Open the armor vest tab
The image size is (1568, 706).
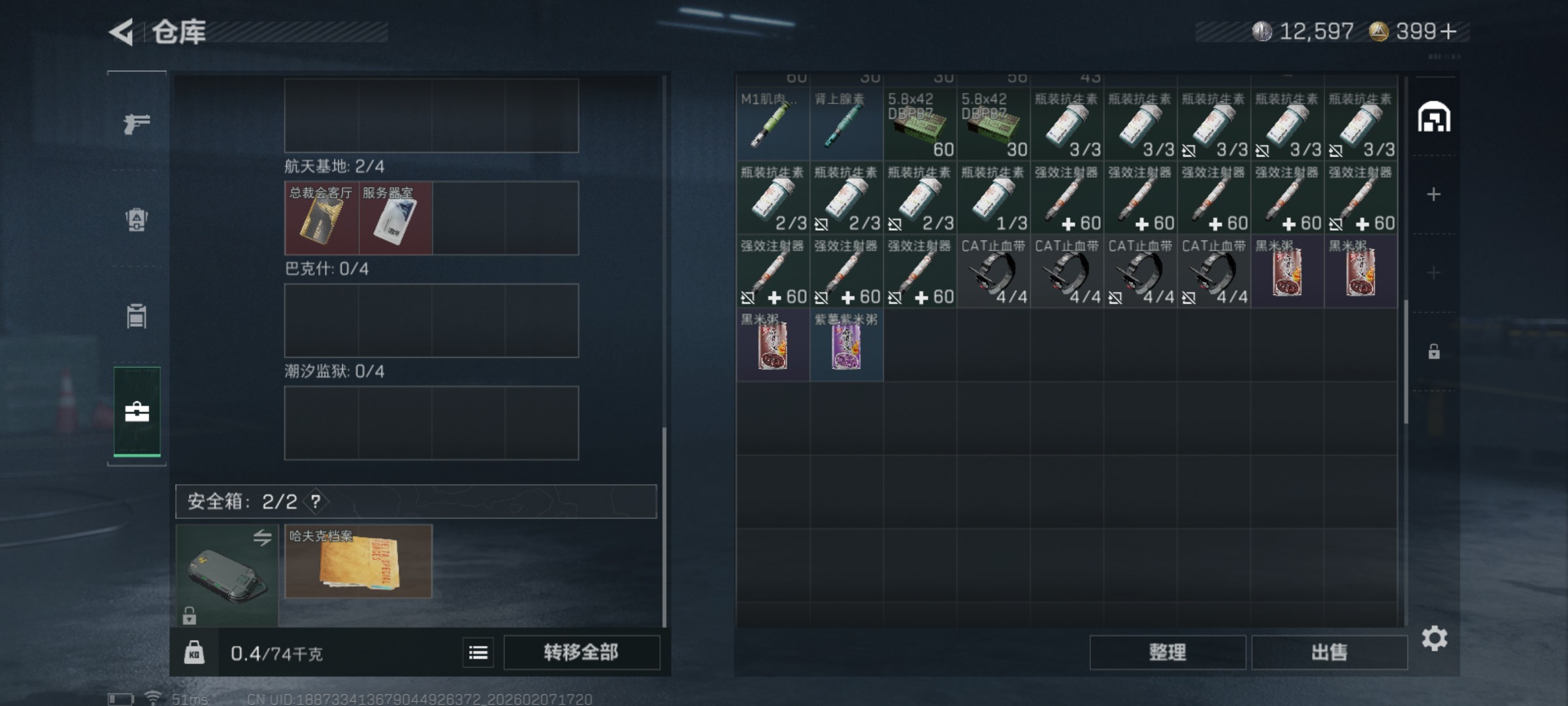click(137, 220)
